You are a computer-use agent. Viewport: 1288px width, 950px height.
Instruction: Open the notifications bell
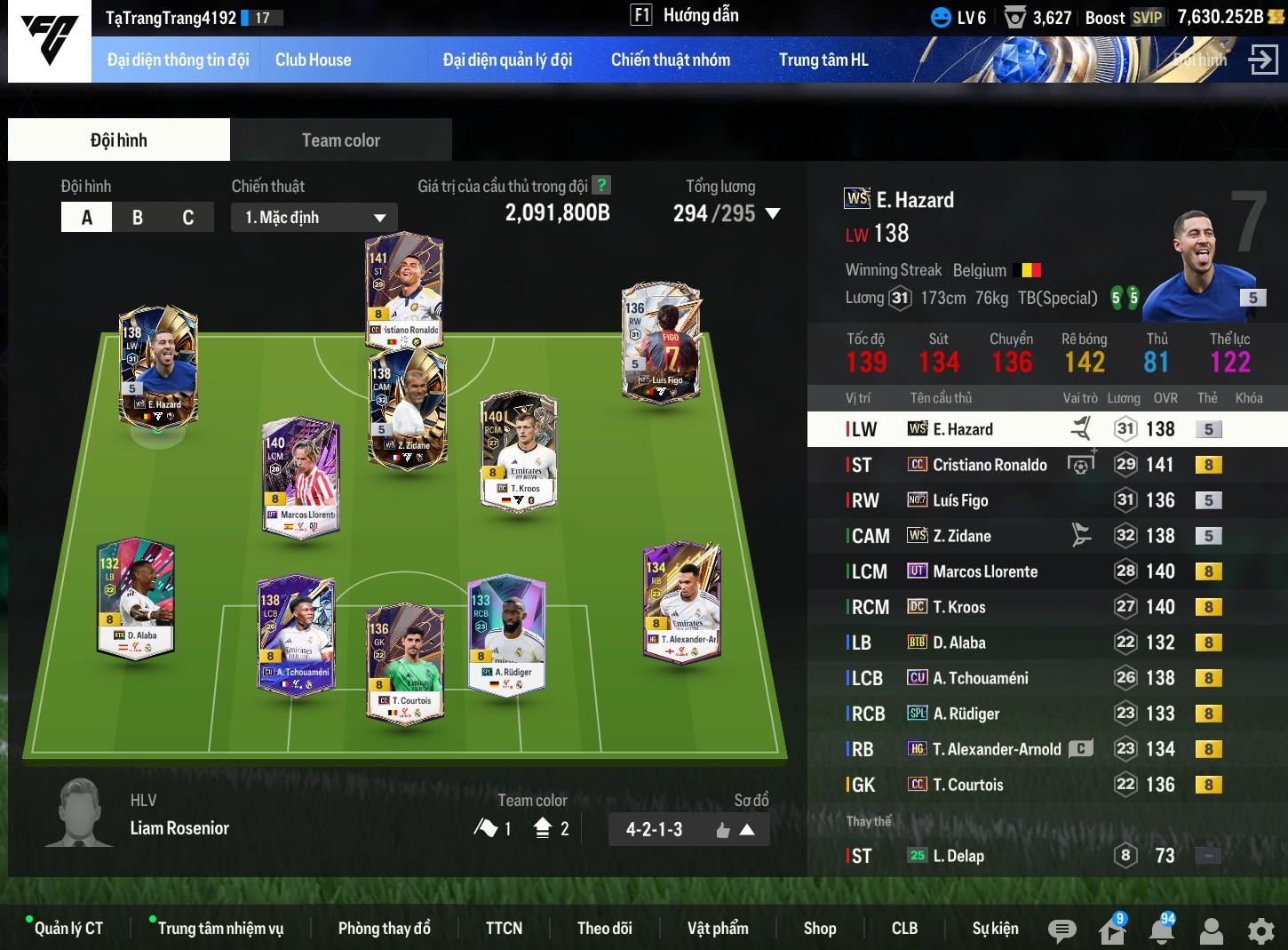coord(1161,930)
